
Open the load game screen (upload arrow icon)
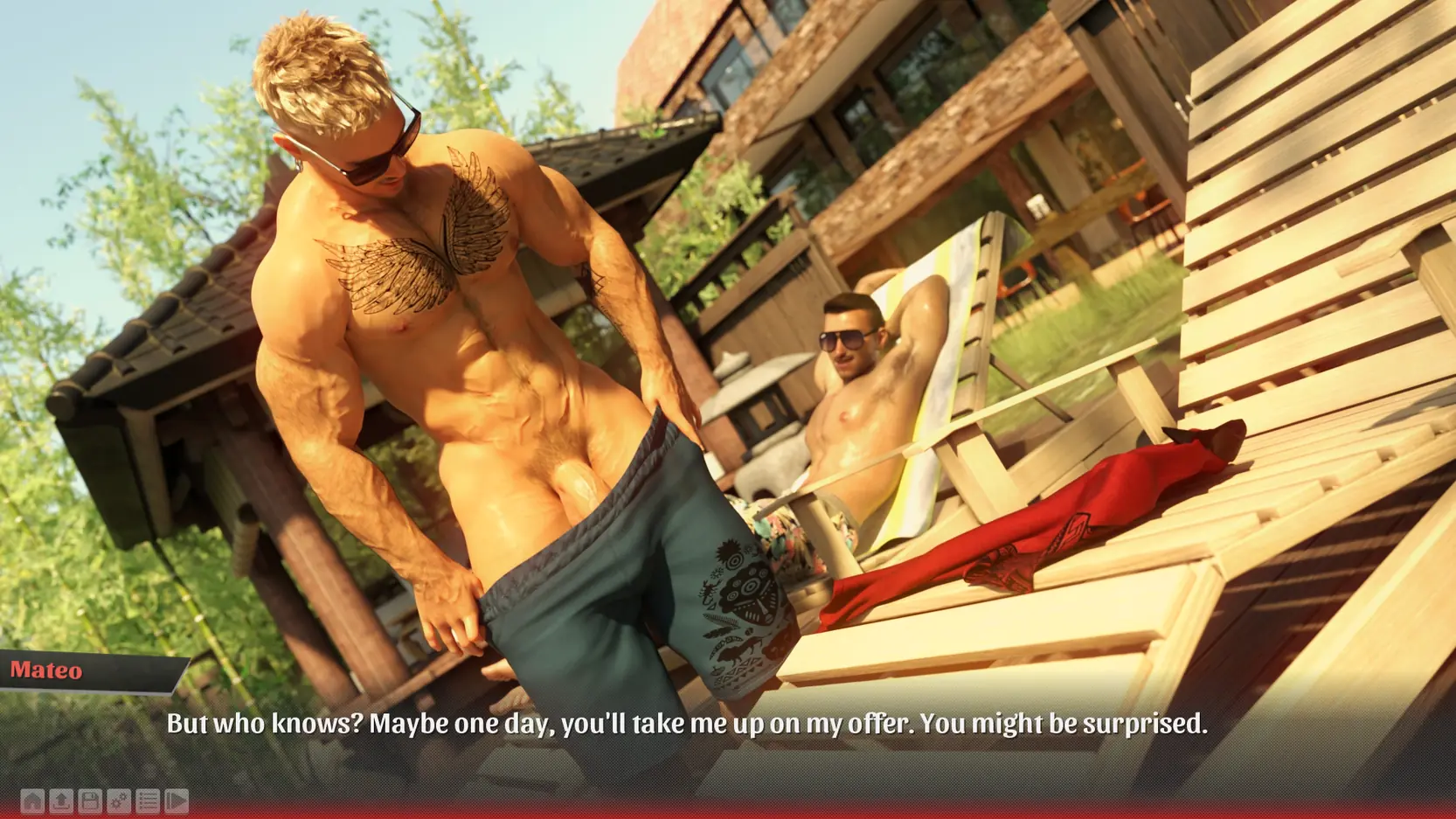coord(61,801)
